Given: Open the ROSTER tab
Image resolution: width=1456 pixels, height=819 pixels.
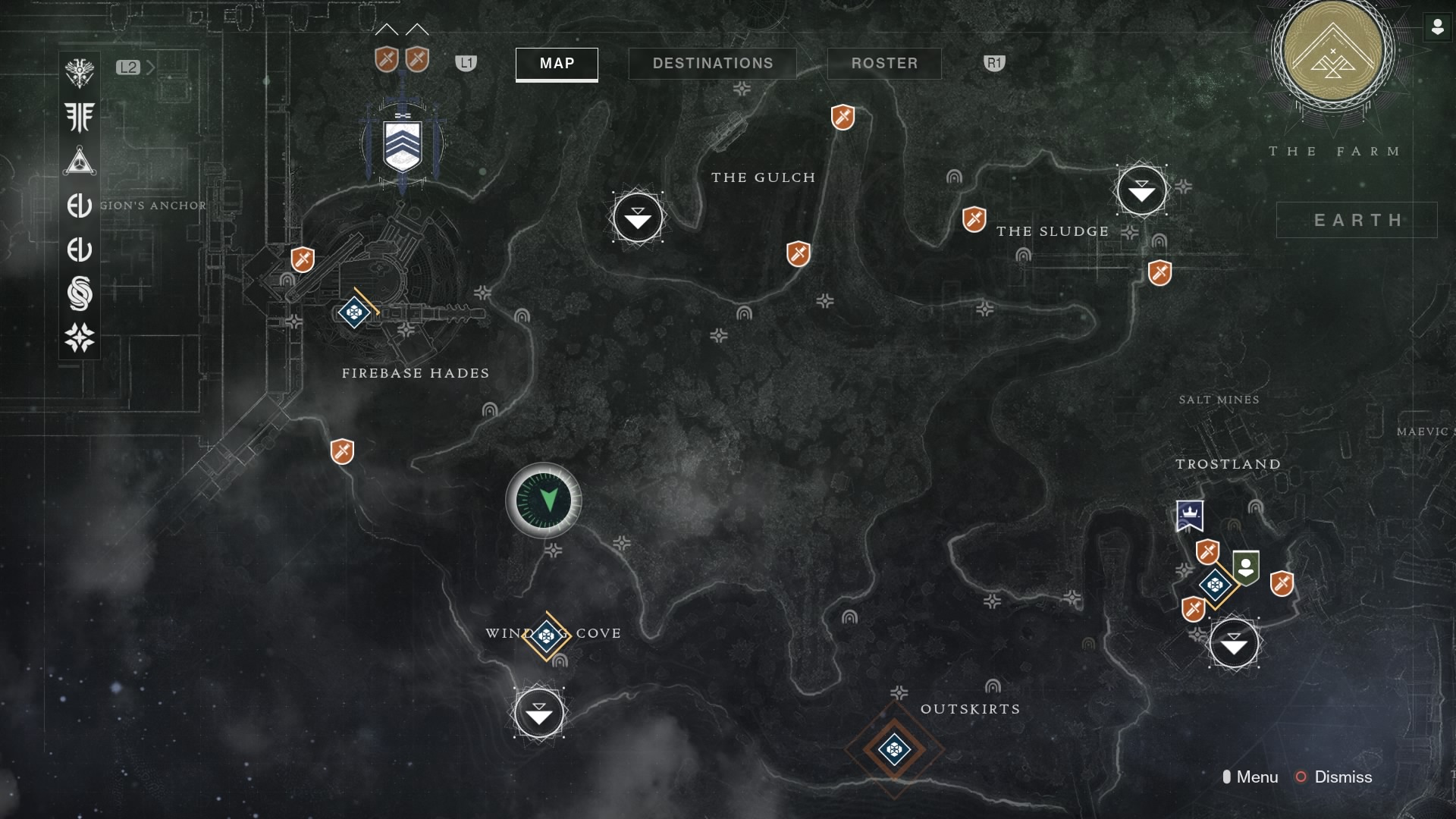Looking at the screenshot, I should pos(884,63).
